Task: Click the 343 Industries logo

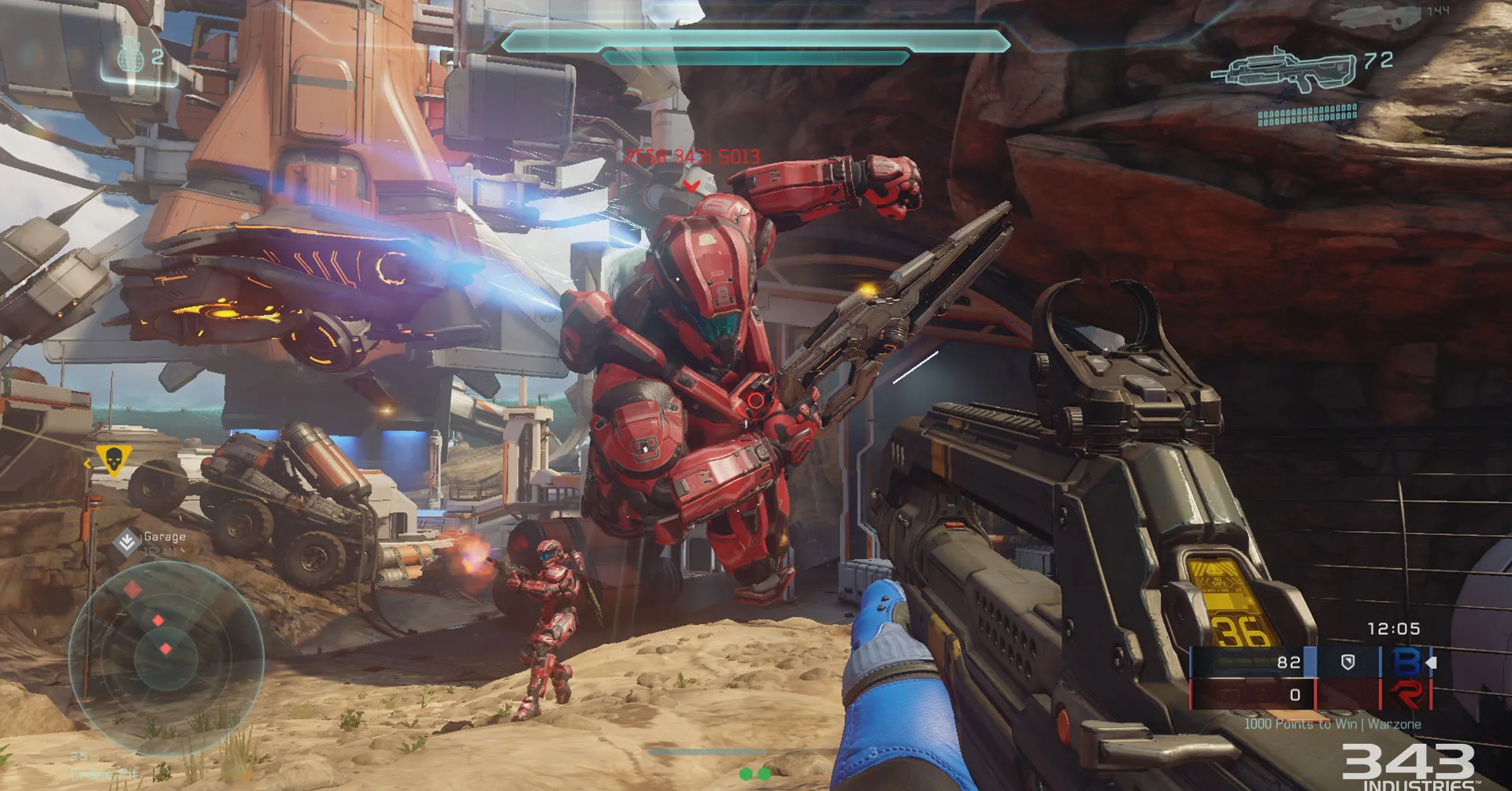Action: click(1408, 766)
